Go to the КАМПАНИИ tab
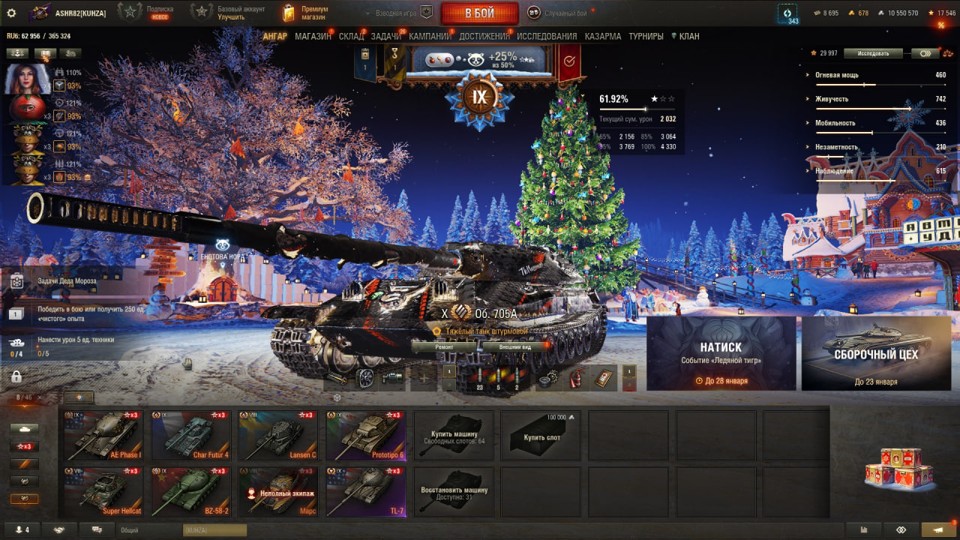960x540 pixels. pos(430,36)
